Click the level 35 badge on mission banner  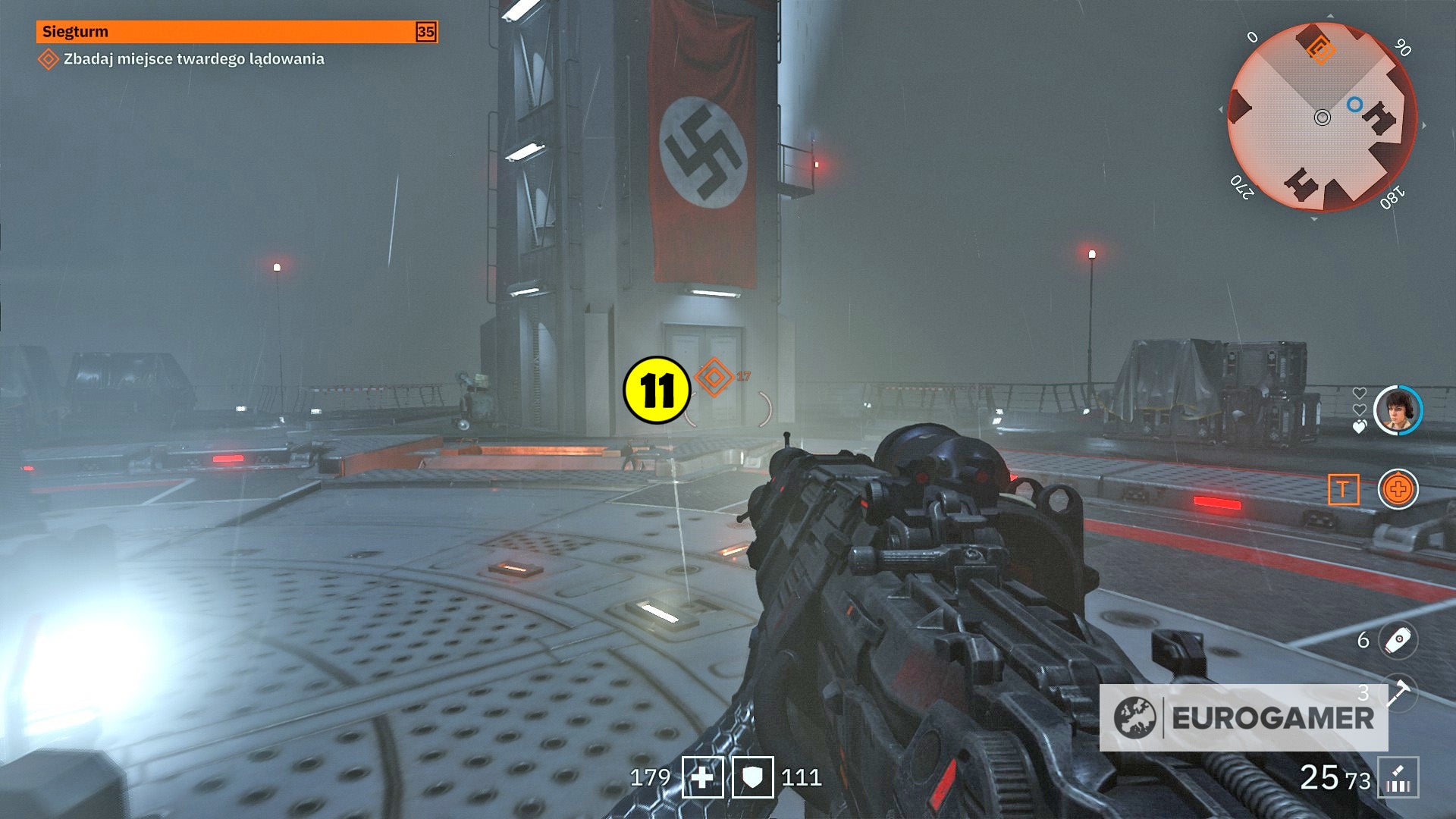(426, 33)
